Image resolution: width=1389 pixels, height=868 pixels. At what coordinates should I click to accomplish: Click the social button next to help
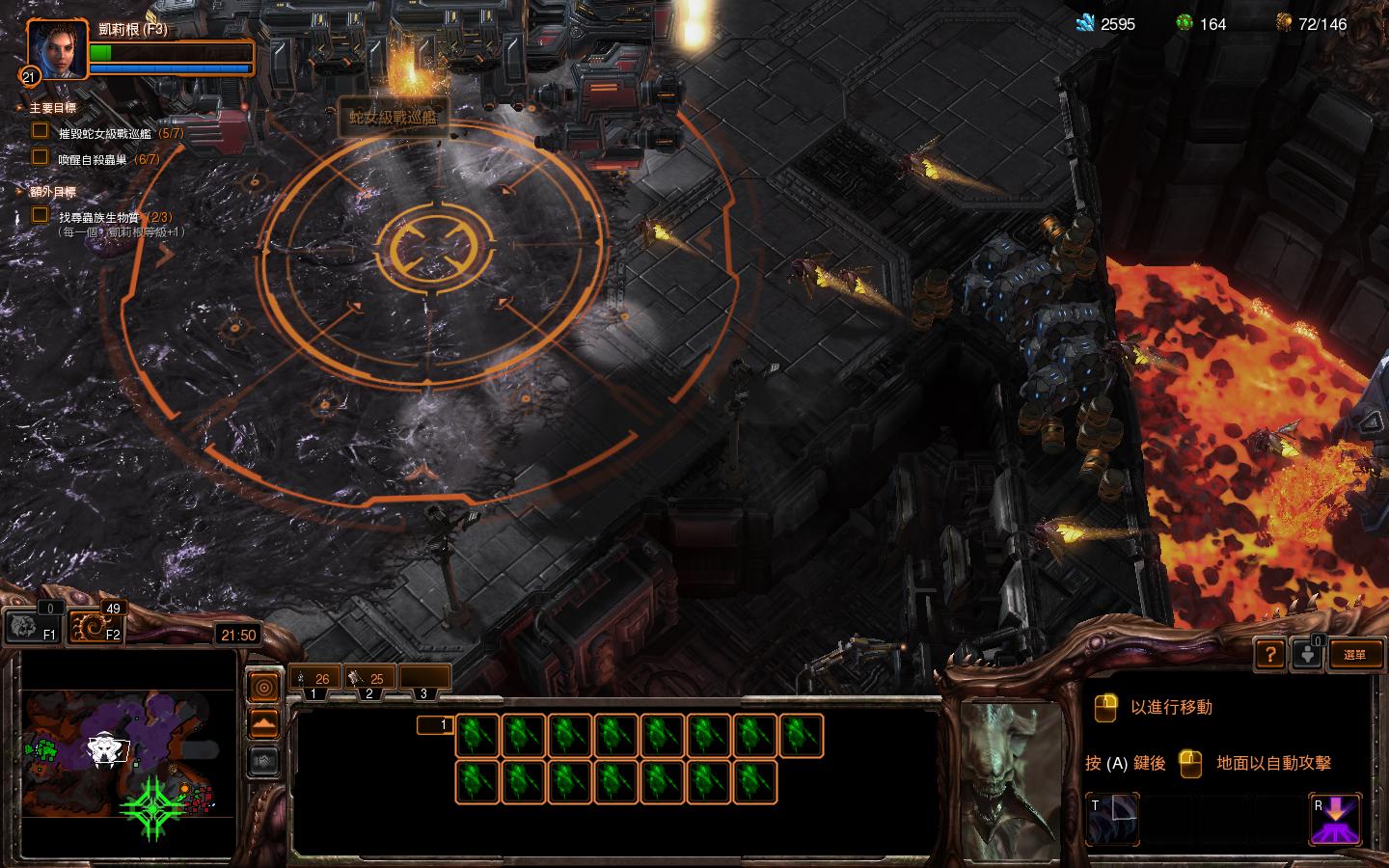tap(1306, 655)
